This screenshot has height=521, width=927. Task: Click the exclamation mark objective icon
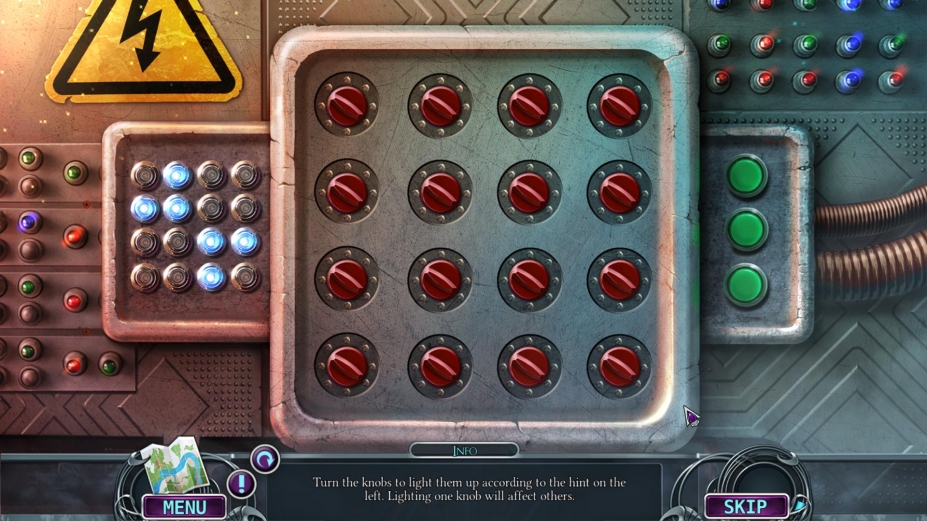pyautogui.click(x=241, y=485)
